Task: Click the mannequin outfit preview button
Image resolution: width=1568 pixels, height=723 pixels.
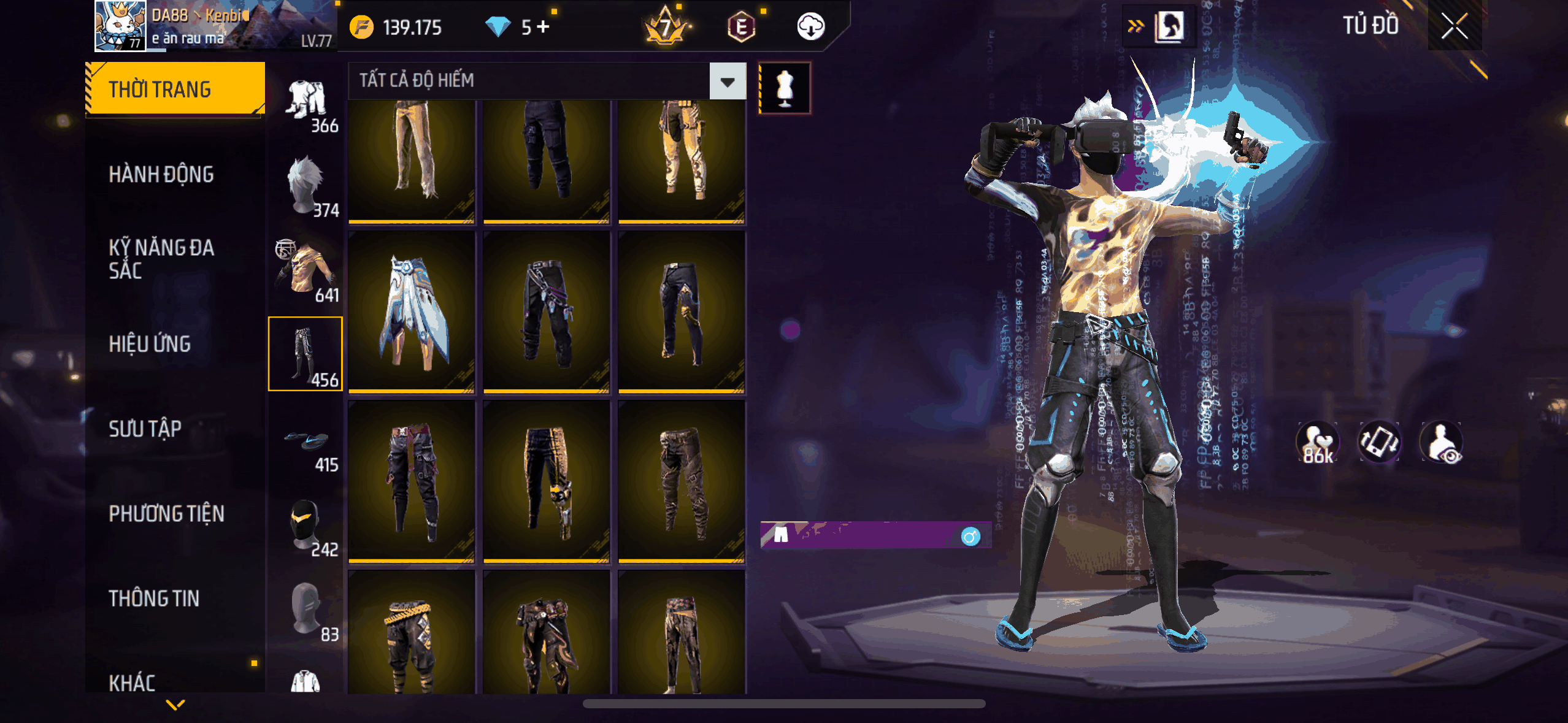Action: (x=785, y=88)
